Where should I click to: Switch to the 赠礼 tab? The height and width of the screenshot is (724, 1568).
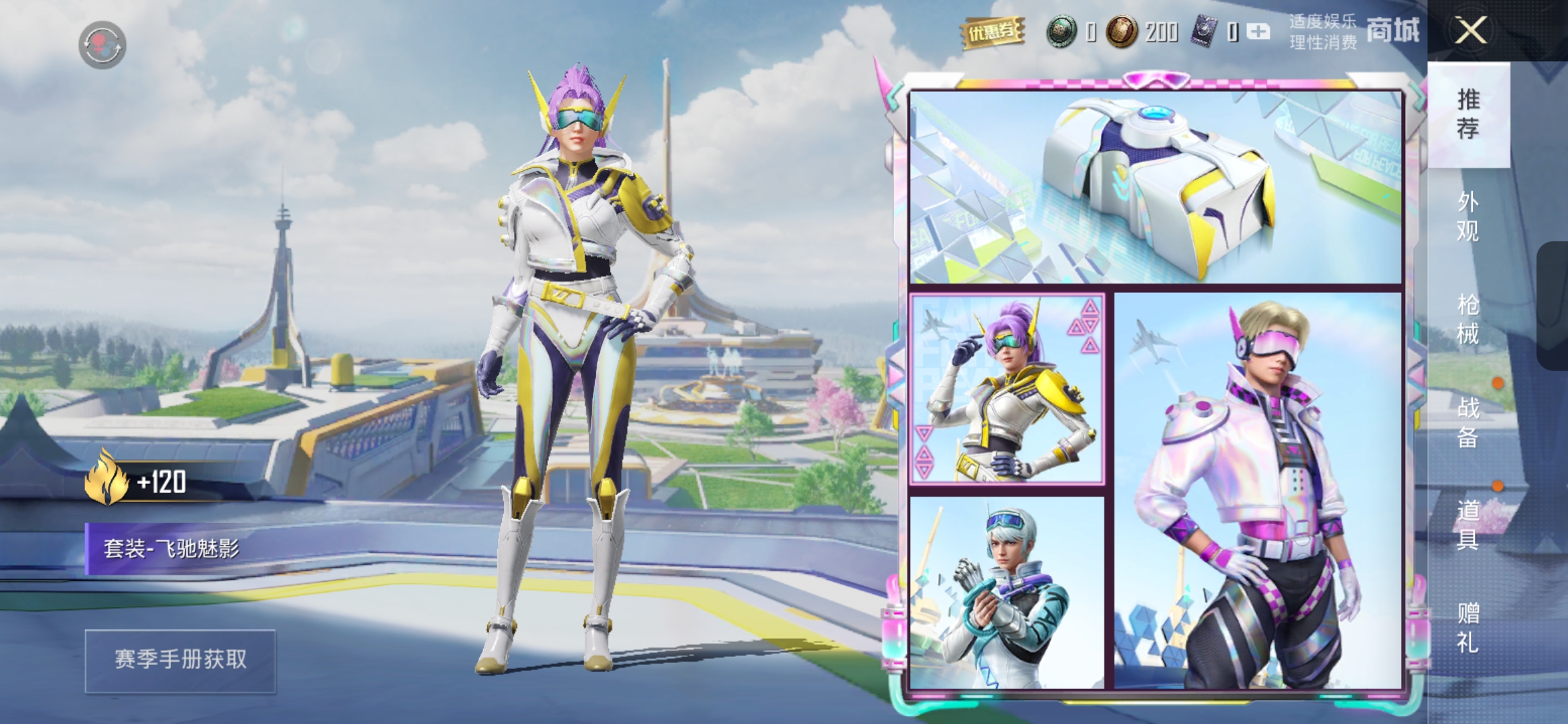coord(1468,627)
